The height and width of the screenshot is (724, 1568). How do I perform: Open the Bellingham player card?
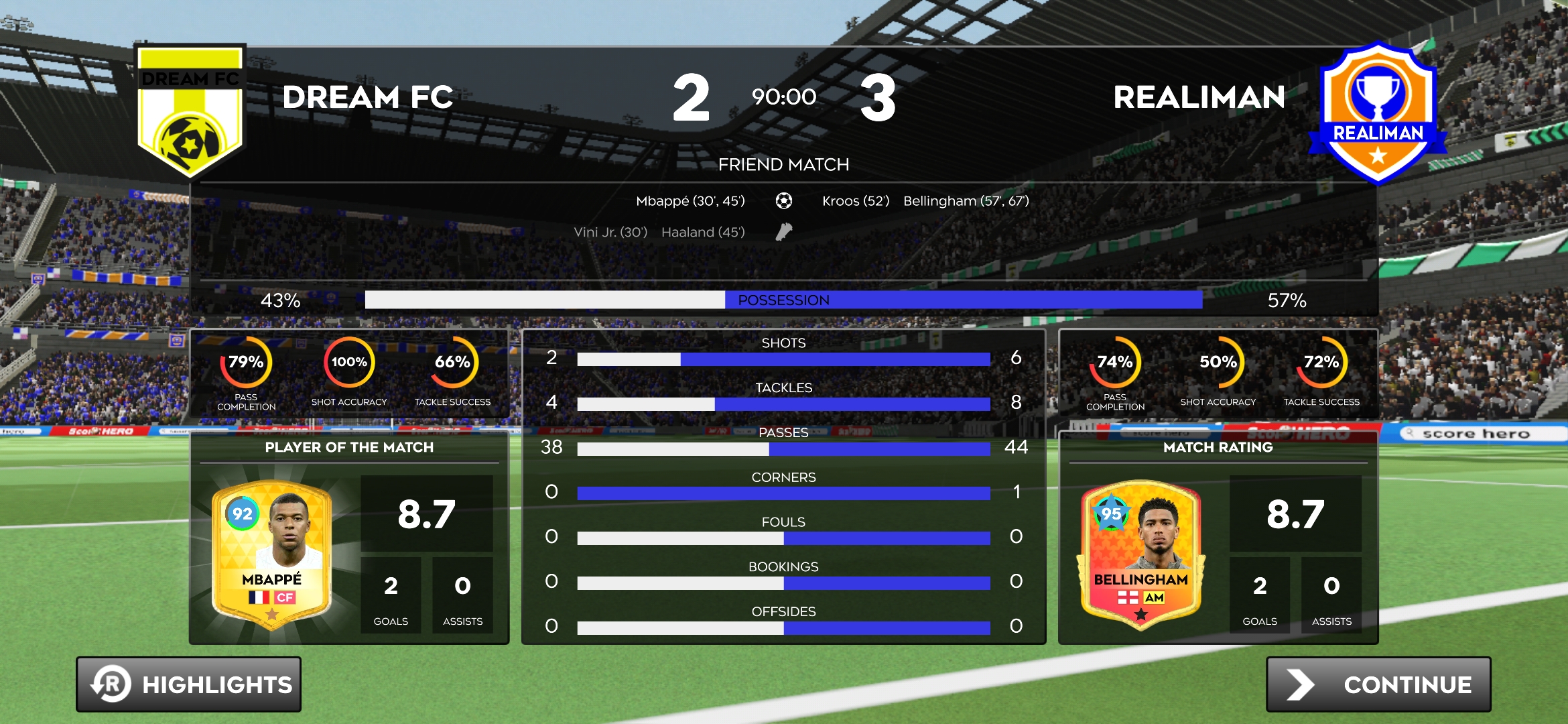1140,555
